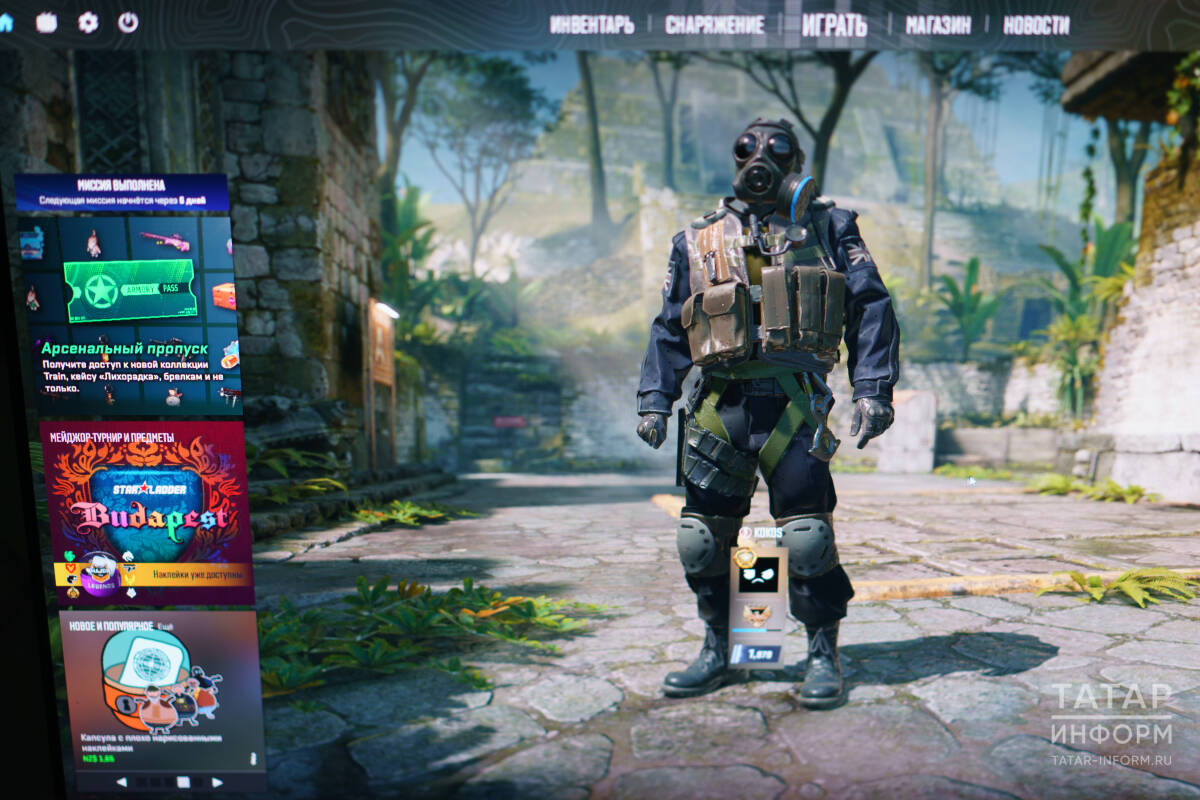Open settings via the gear icon
The image size is (1200, 800).
[88, 22]
